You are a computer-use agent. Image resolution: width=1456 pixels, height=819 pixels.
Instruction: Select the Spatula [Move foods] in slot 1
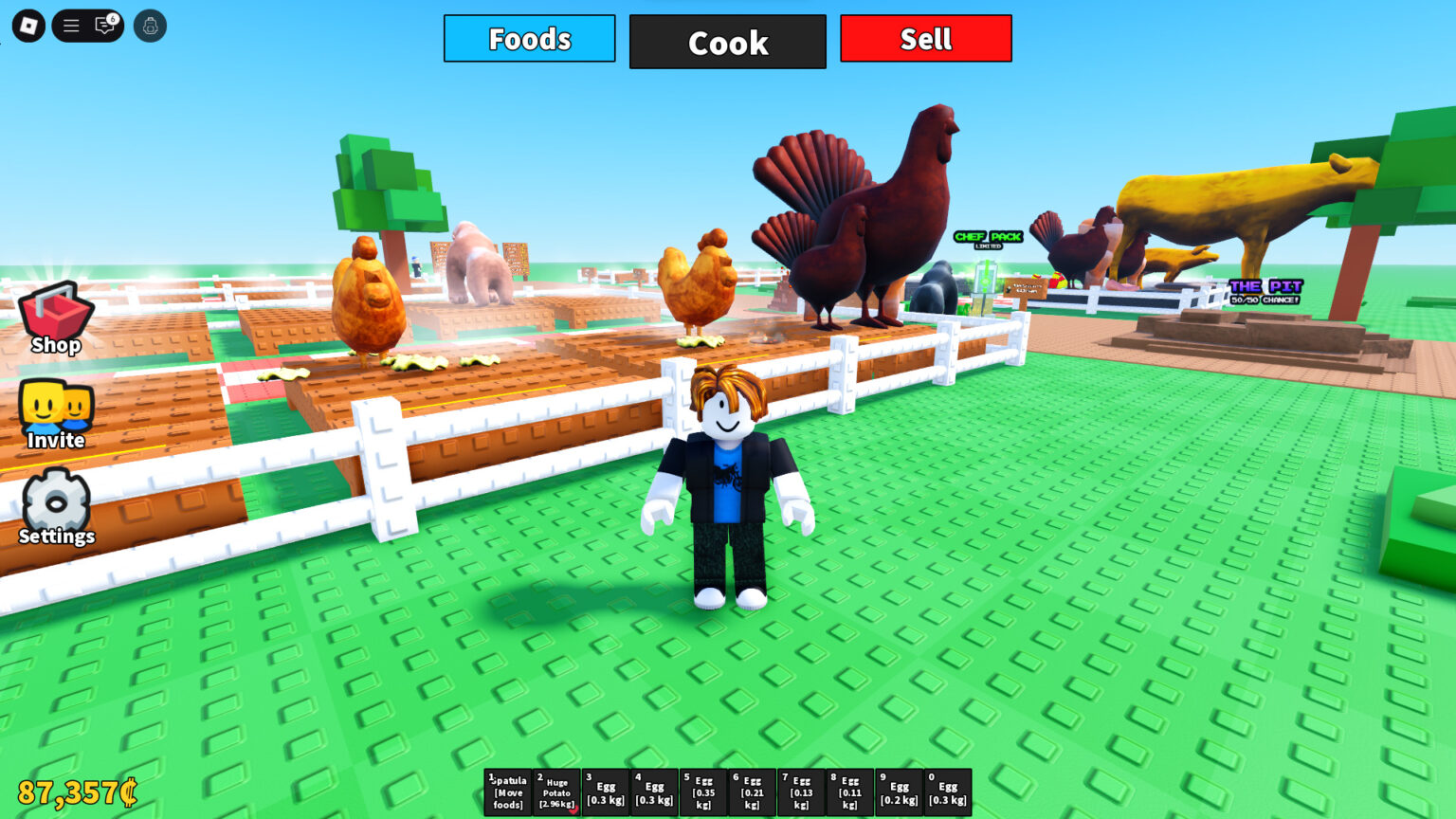click(507, 792)
